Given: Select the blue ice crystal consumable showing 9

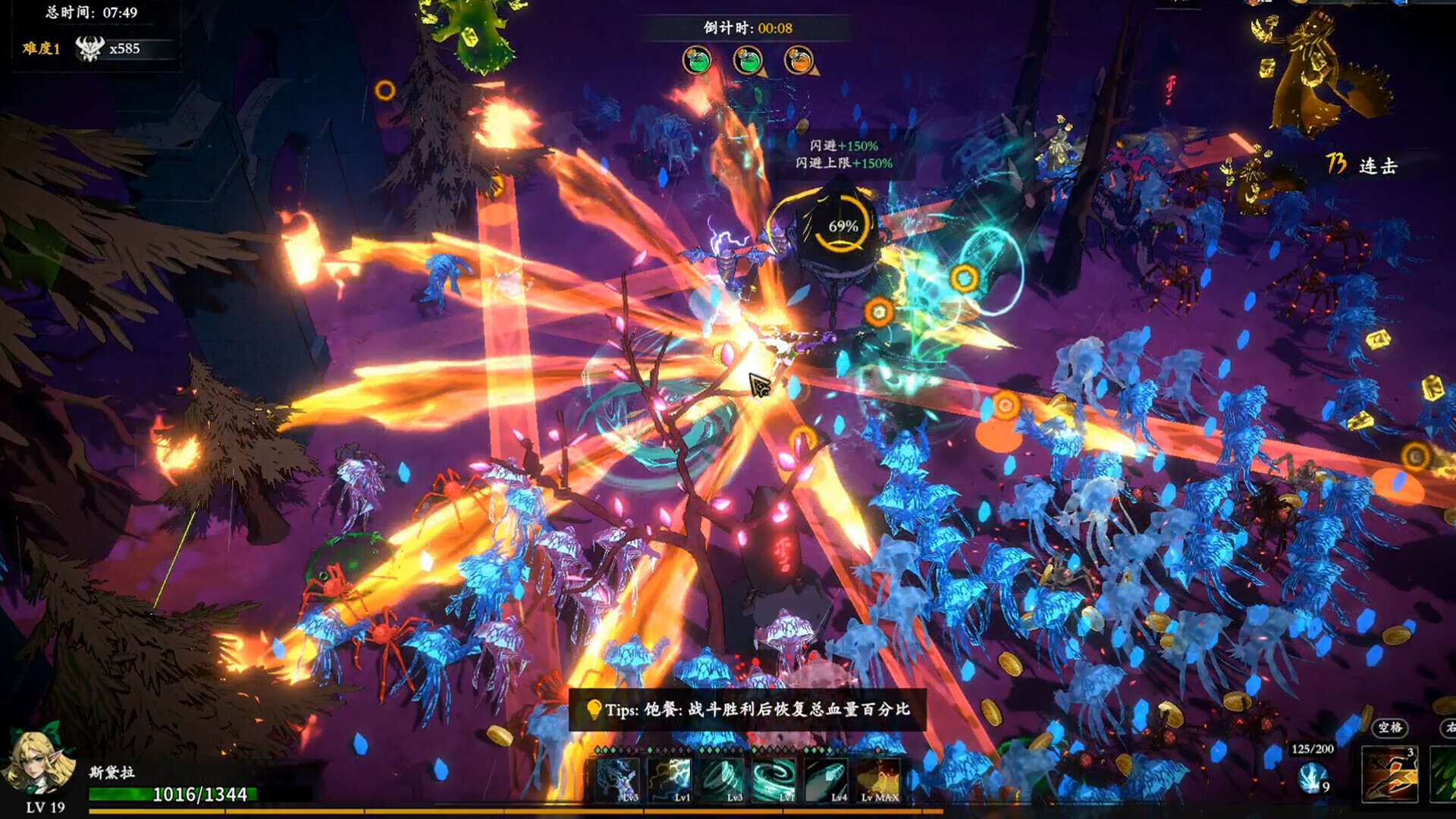Looking at the screenshot, I should tap(1312, 778).
